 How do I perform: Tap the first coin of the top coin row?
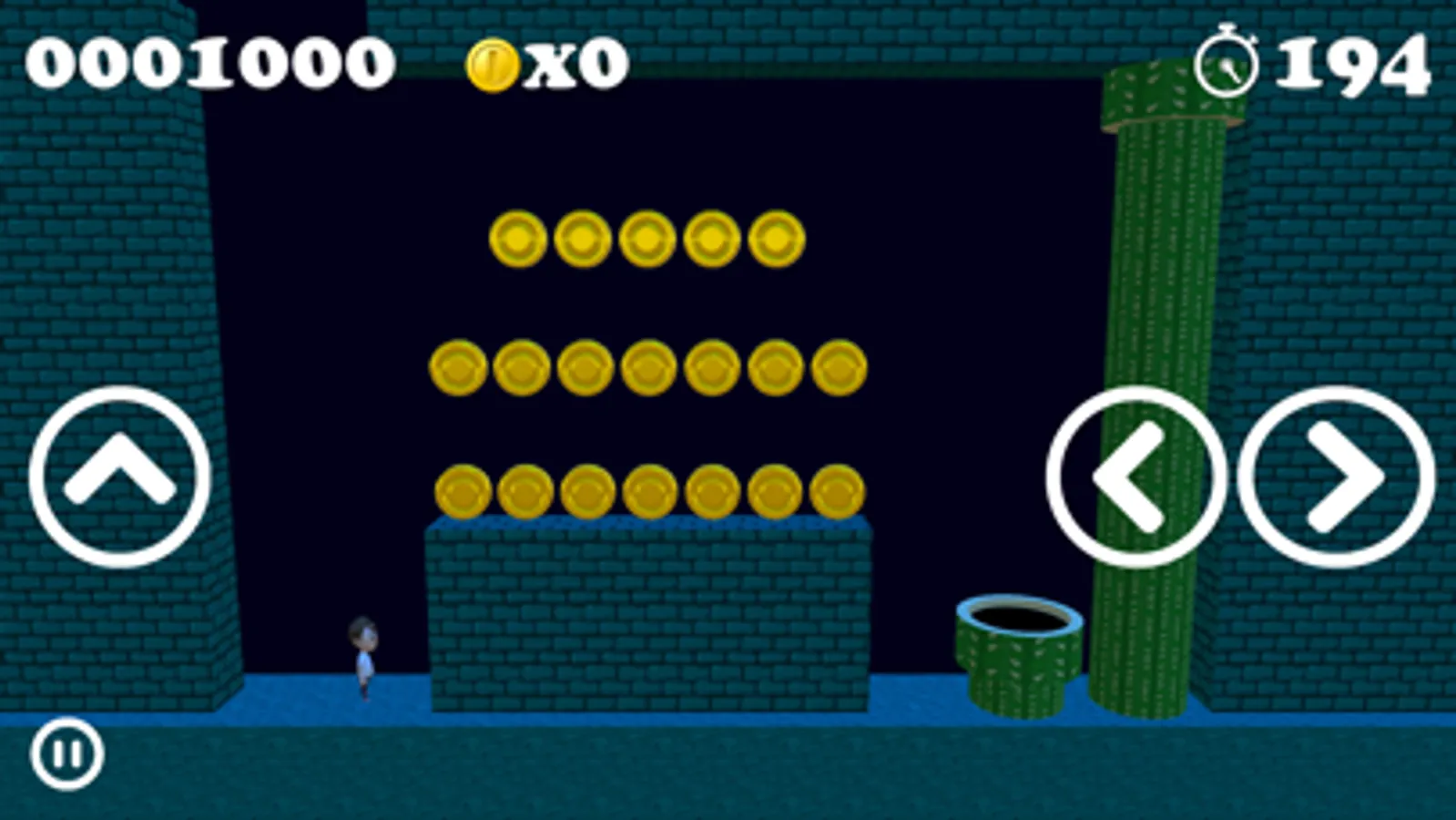point(516,239)
